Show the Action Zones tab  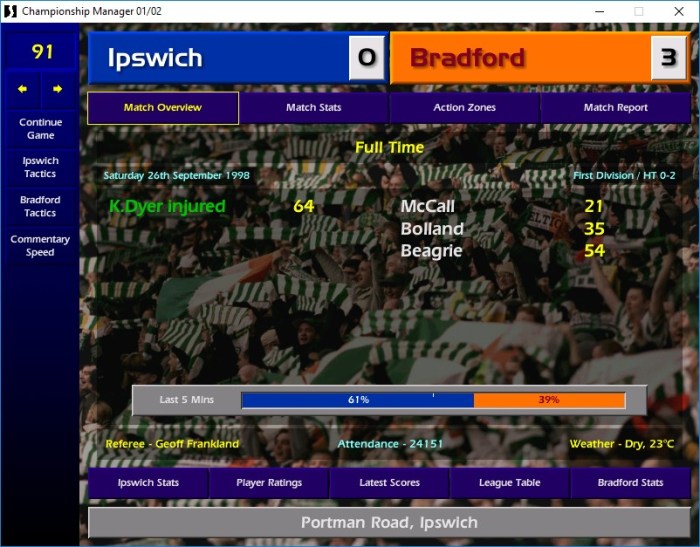pos(464,108)
